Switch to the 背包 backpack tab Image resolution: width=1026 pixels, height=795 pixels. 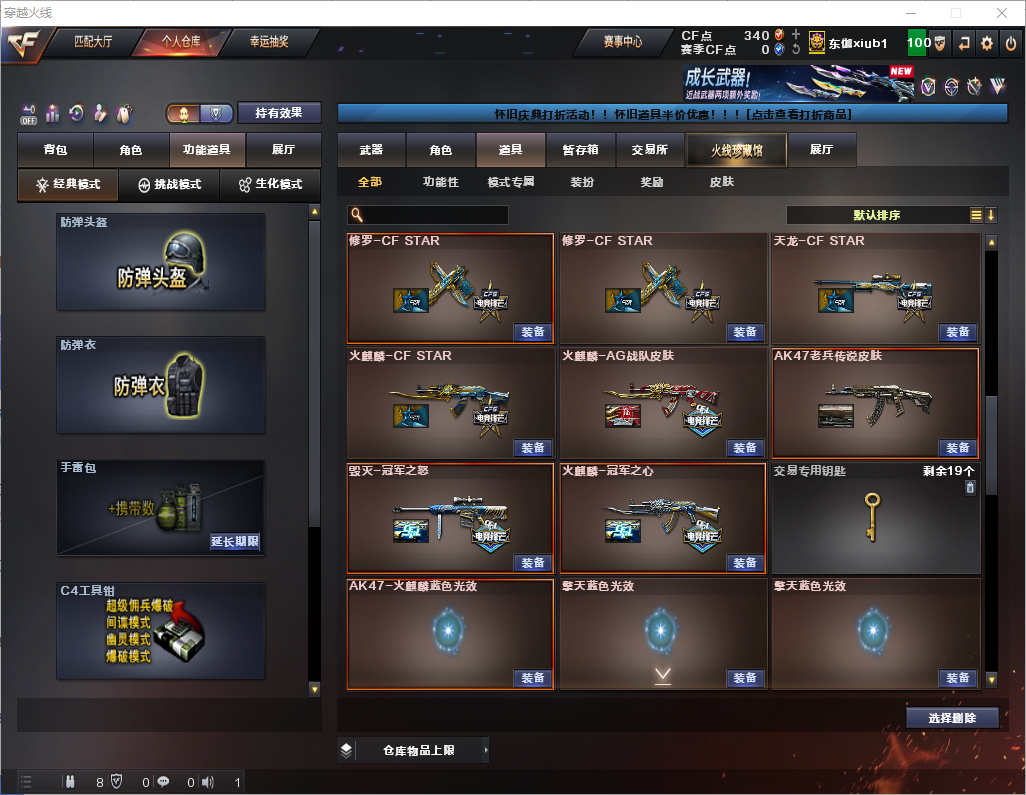pos(56,150)
